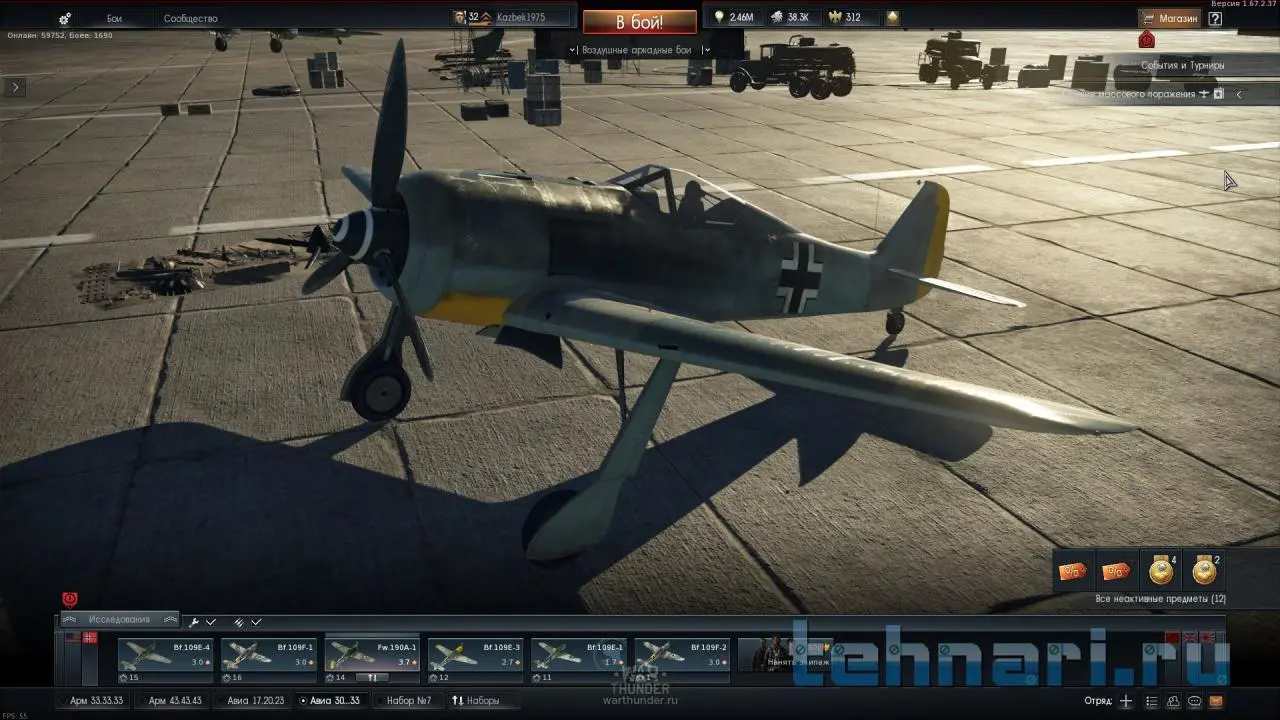1280x720 pixels.
Task: Expand the left side panel arrow
Action: click(x=15, y=87)
